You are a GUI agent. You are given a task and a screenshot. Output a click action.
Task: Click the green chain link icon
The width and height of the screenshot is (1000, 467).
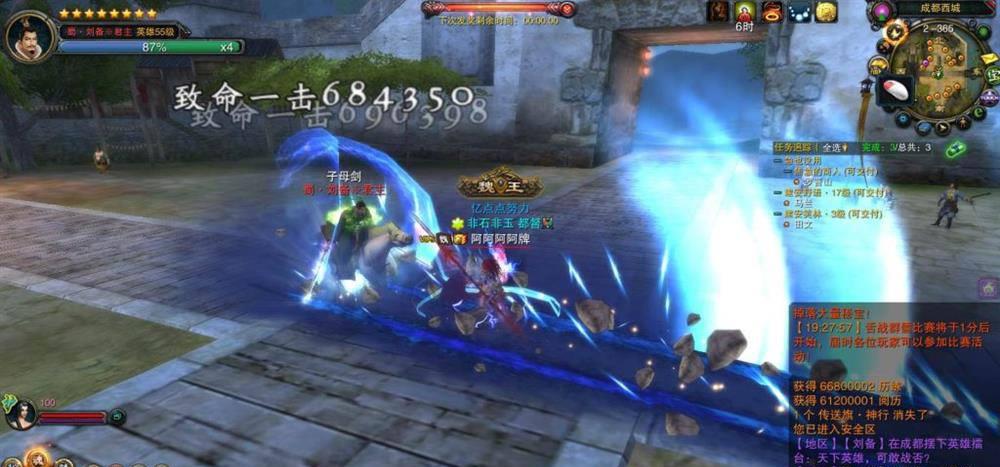955,149
